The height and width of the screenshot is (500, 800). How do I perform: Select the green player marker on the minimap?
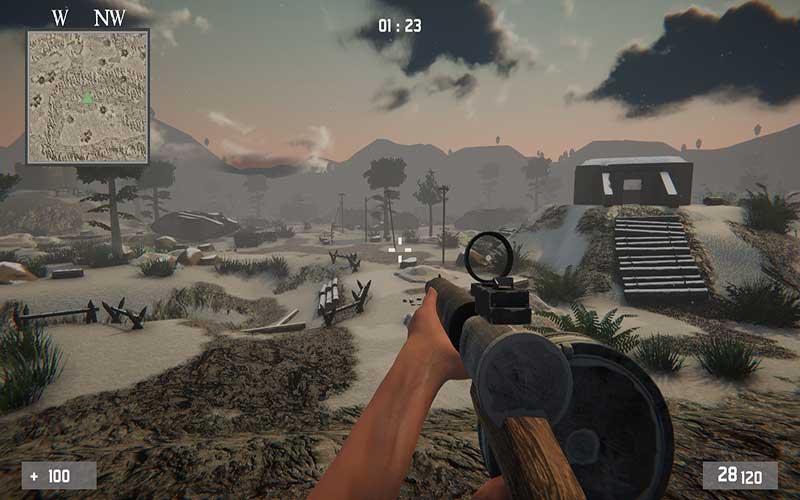(87, 97)
